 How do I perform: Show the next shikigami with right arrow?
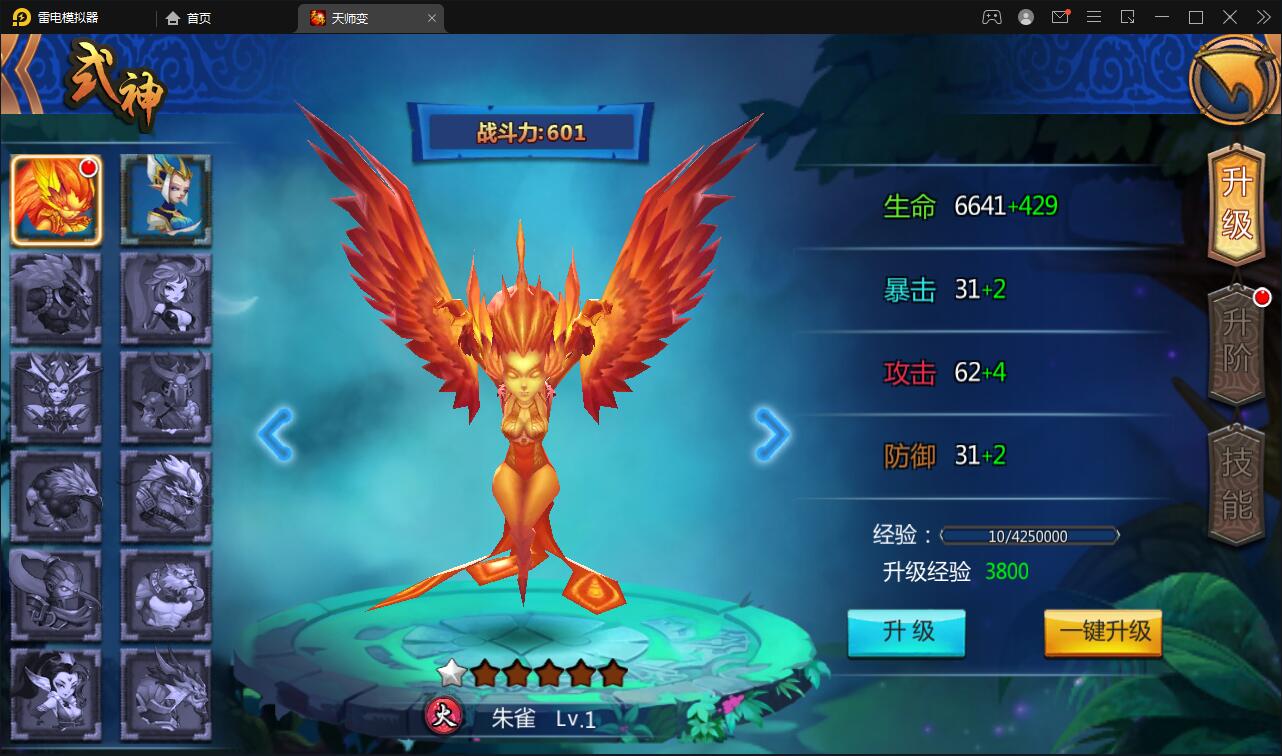pos(771,434)
